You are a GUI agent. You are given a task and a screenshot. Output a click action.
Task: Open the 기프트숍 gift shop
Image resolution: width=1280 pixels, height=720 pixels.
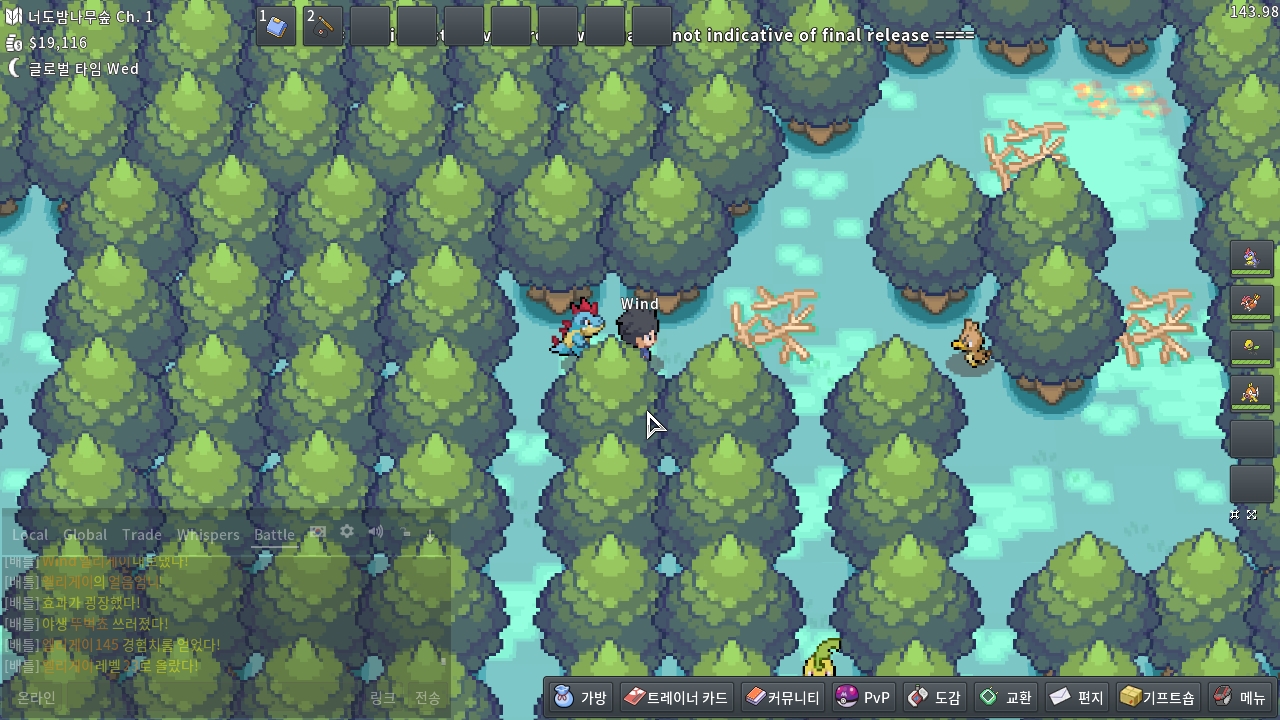point(1157,697)
